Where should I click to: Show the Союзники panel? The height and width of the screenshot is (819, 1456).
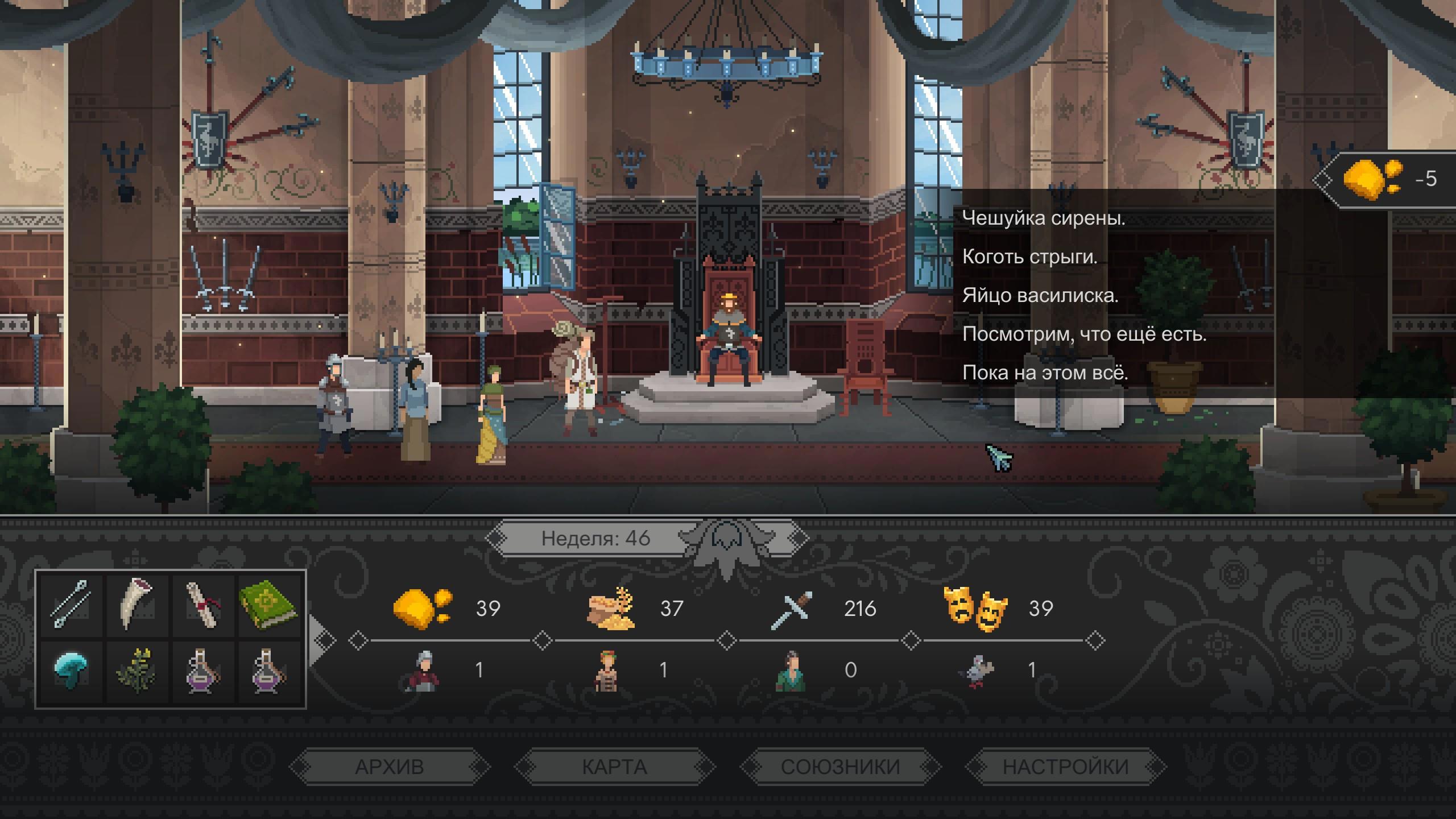point(840,767)
